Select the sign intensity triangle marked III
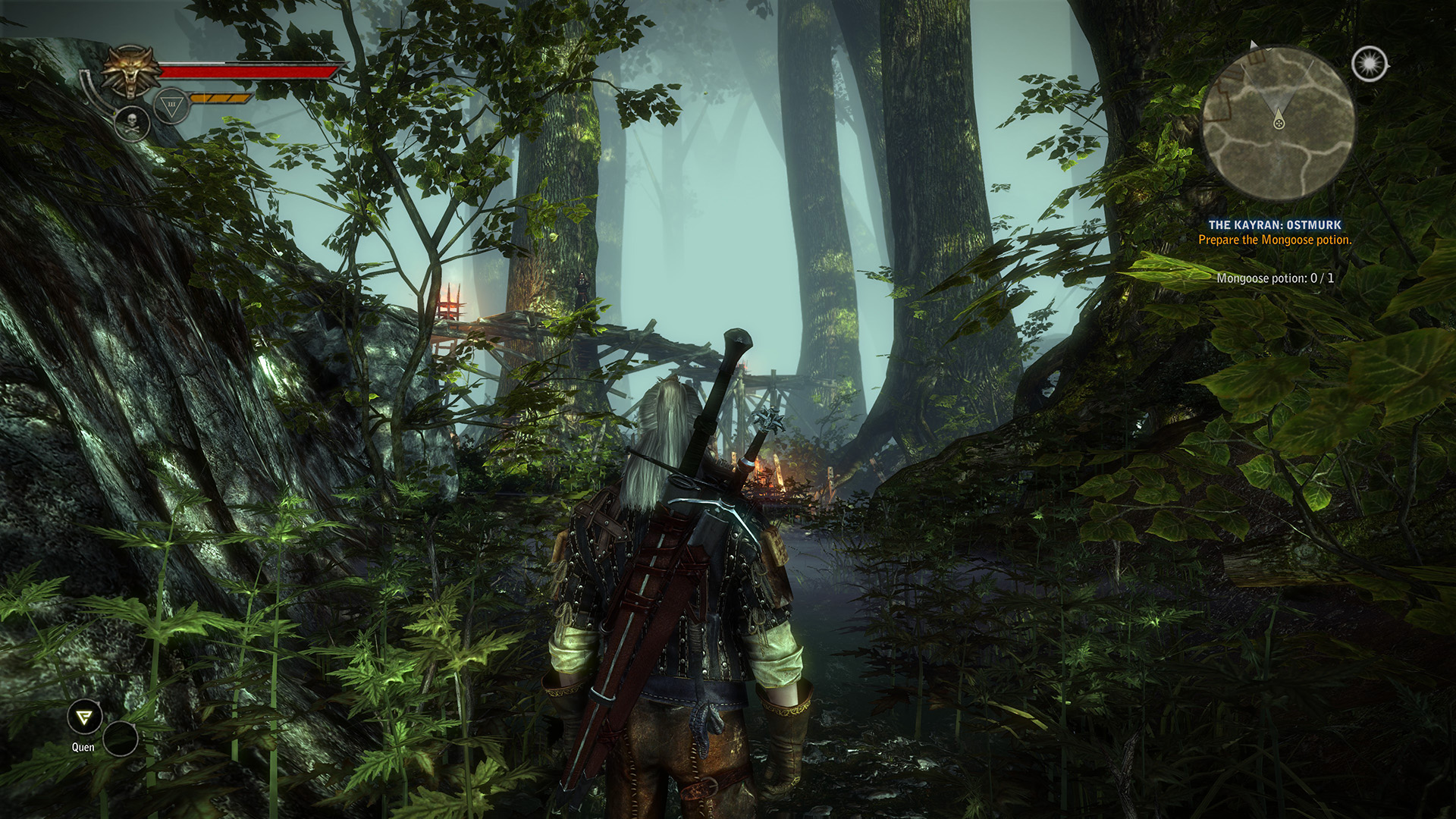Image resolution: width=1456 pixels, height=819 pixels. [171, 105]
